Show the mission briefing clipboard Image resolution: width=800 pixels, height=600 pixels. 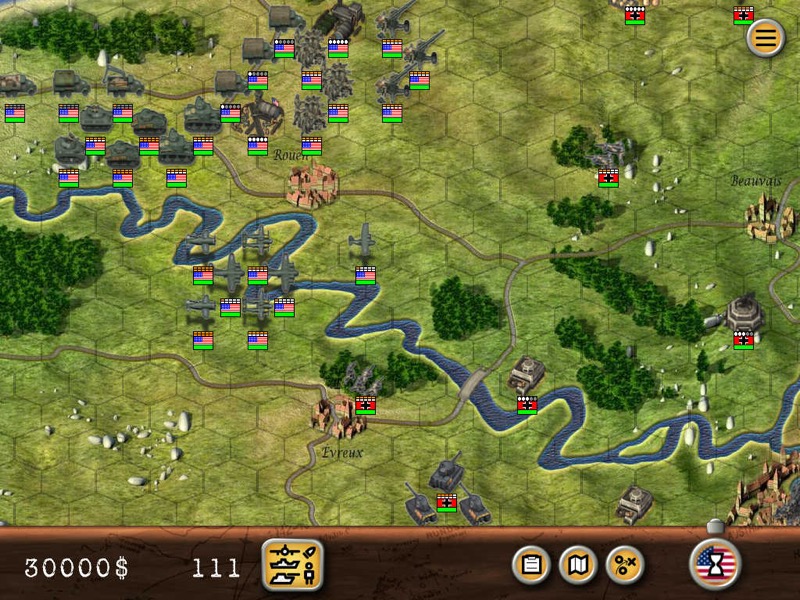532,565
